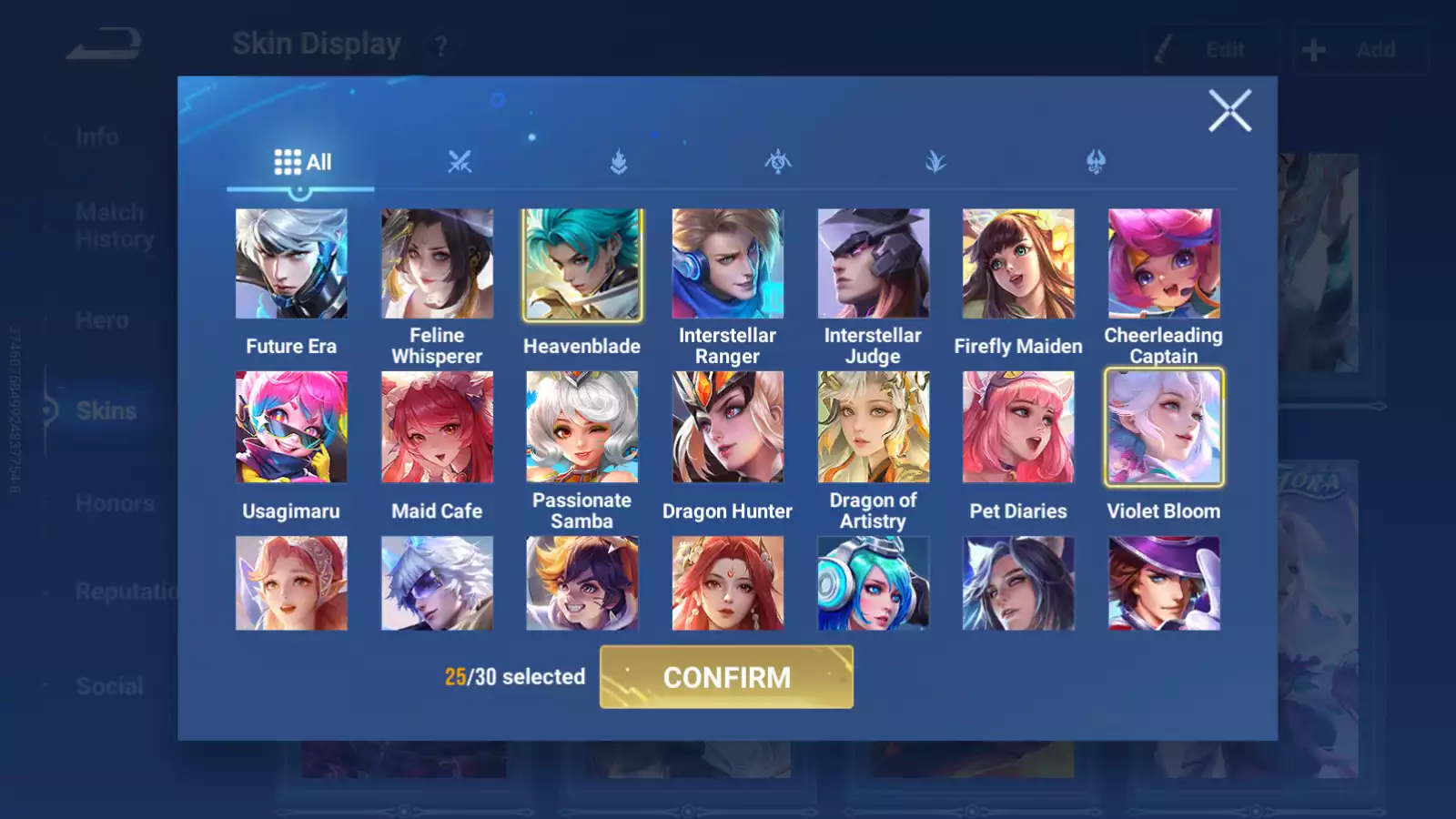Viewport: 1456px width, 819px height.
Task: Pick the Interstellar Ranger skin
Action: (727, 264)
